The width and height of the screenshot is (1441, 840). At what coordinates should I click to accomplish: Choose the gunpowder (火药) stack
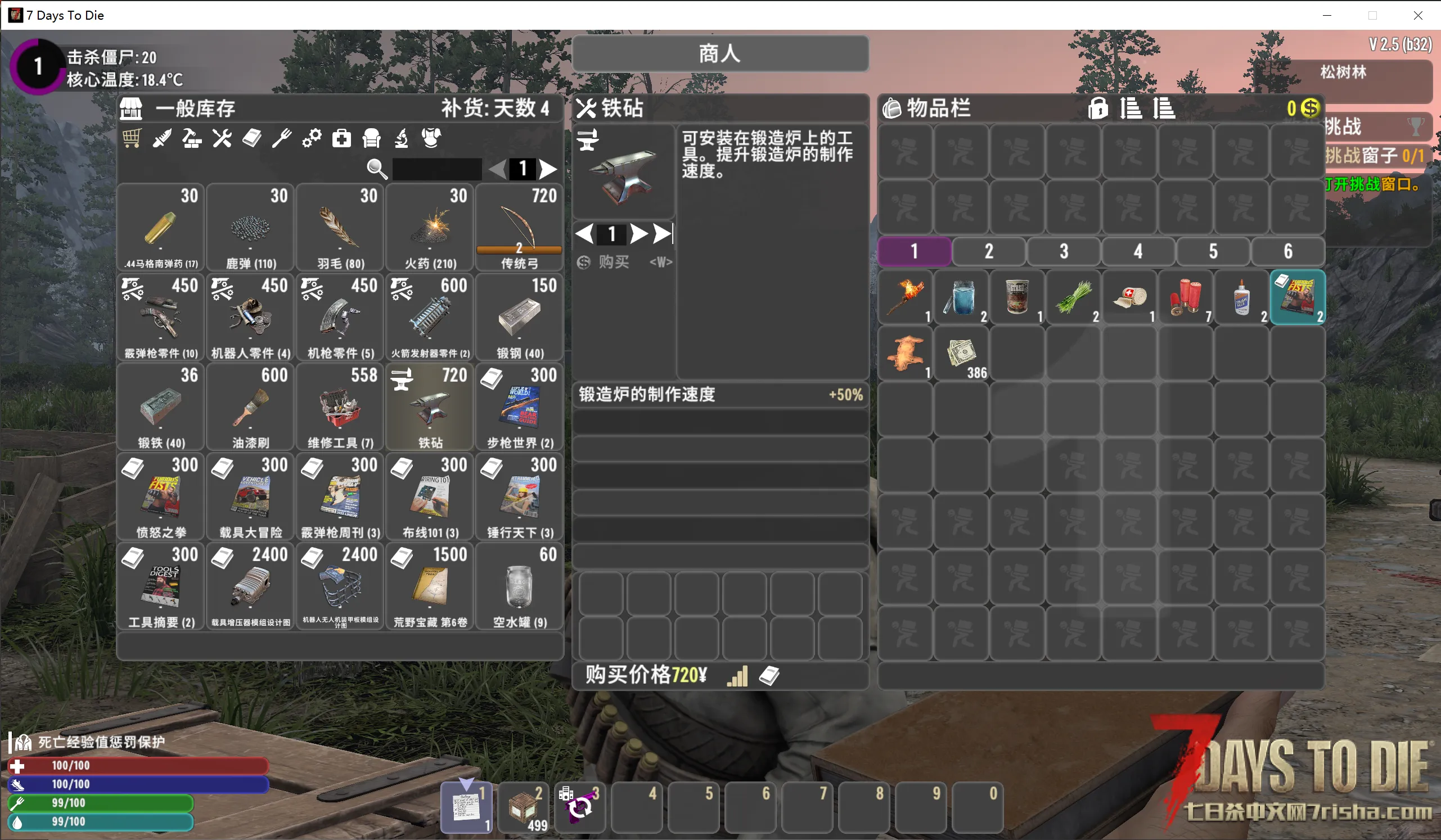point(430,227)
